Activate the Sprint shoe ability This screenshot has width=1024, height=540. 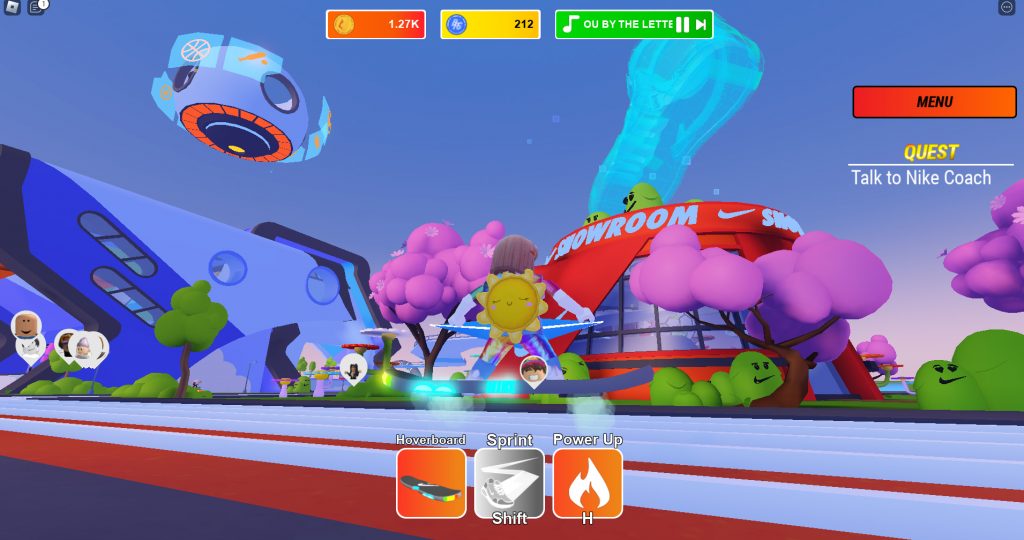(509, 483)
